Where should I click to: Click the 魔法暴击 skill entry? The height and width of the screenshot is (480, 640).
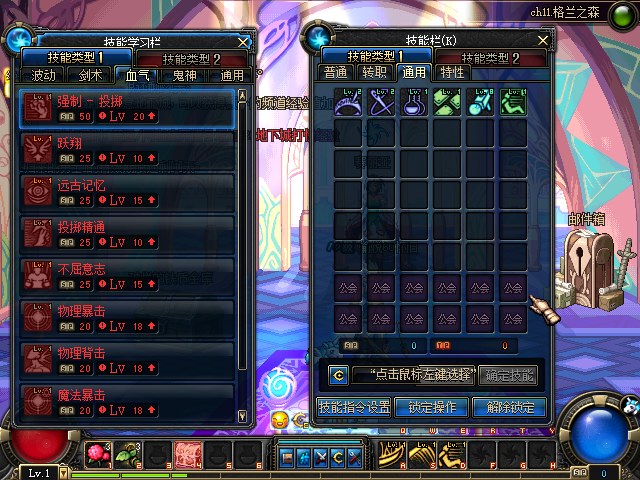click(x=127, y=401)
